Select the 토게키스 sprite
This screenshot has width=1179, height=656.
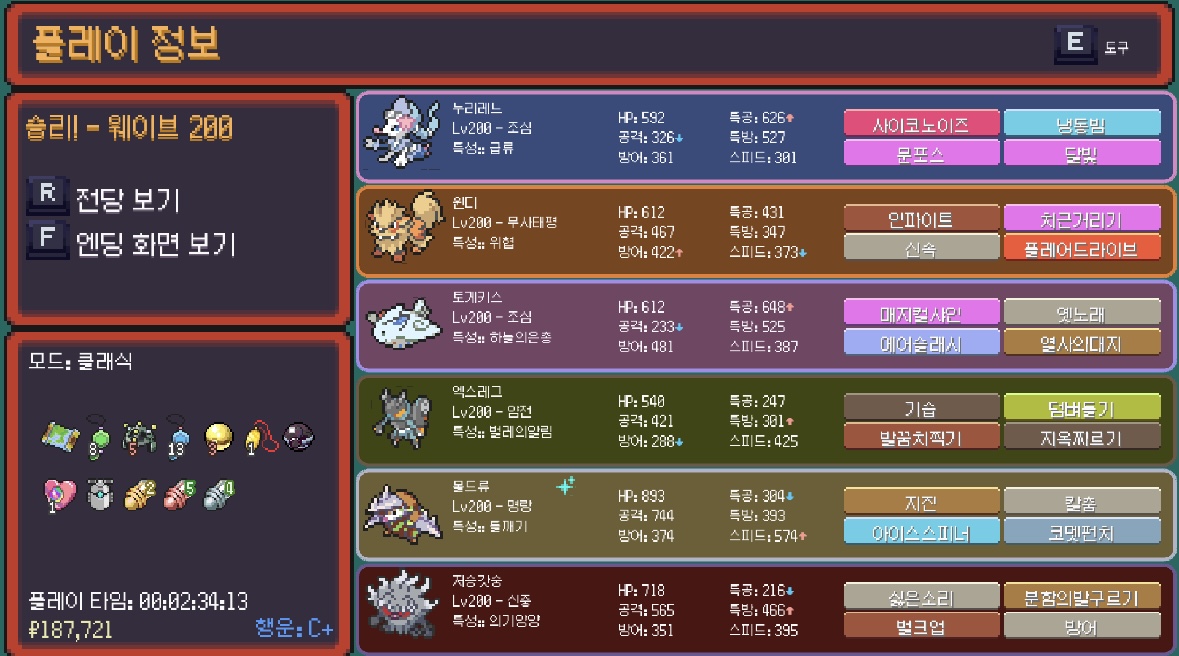pos(400,324)
